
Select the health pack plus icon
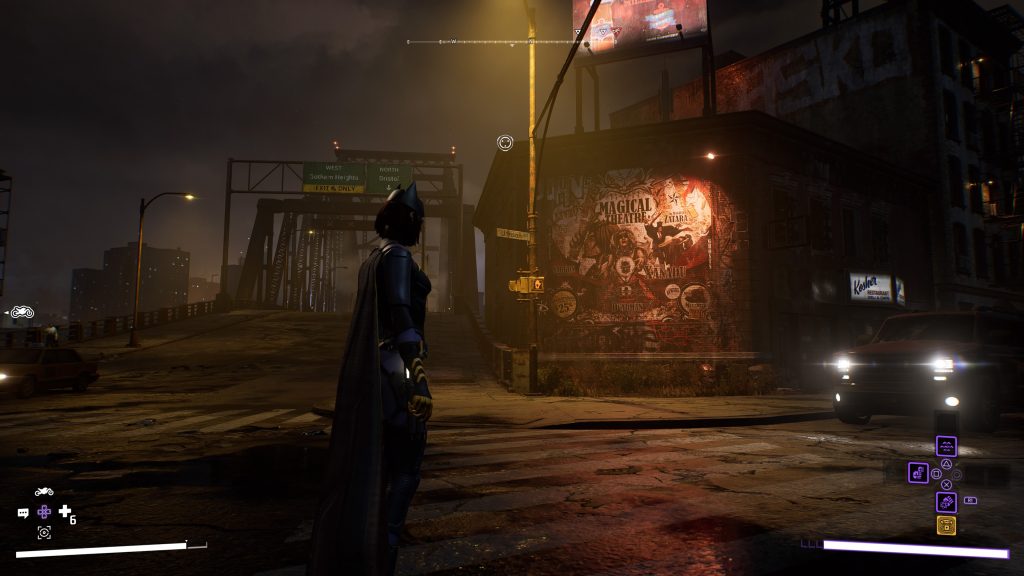65,512
